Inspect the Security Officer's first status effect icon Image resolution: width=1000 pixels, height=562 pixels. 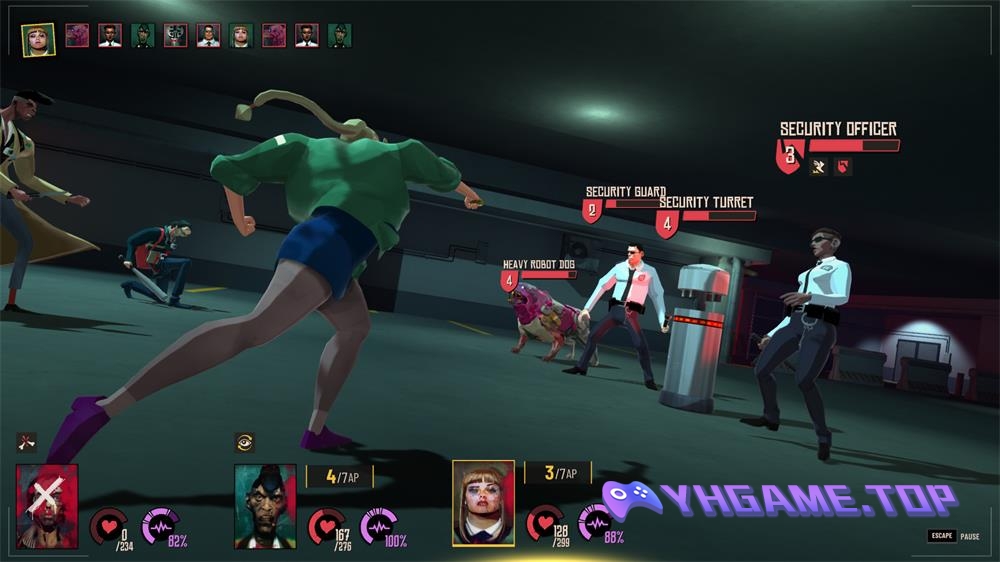(819, 167)
